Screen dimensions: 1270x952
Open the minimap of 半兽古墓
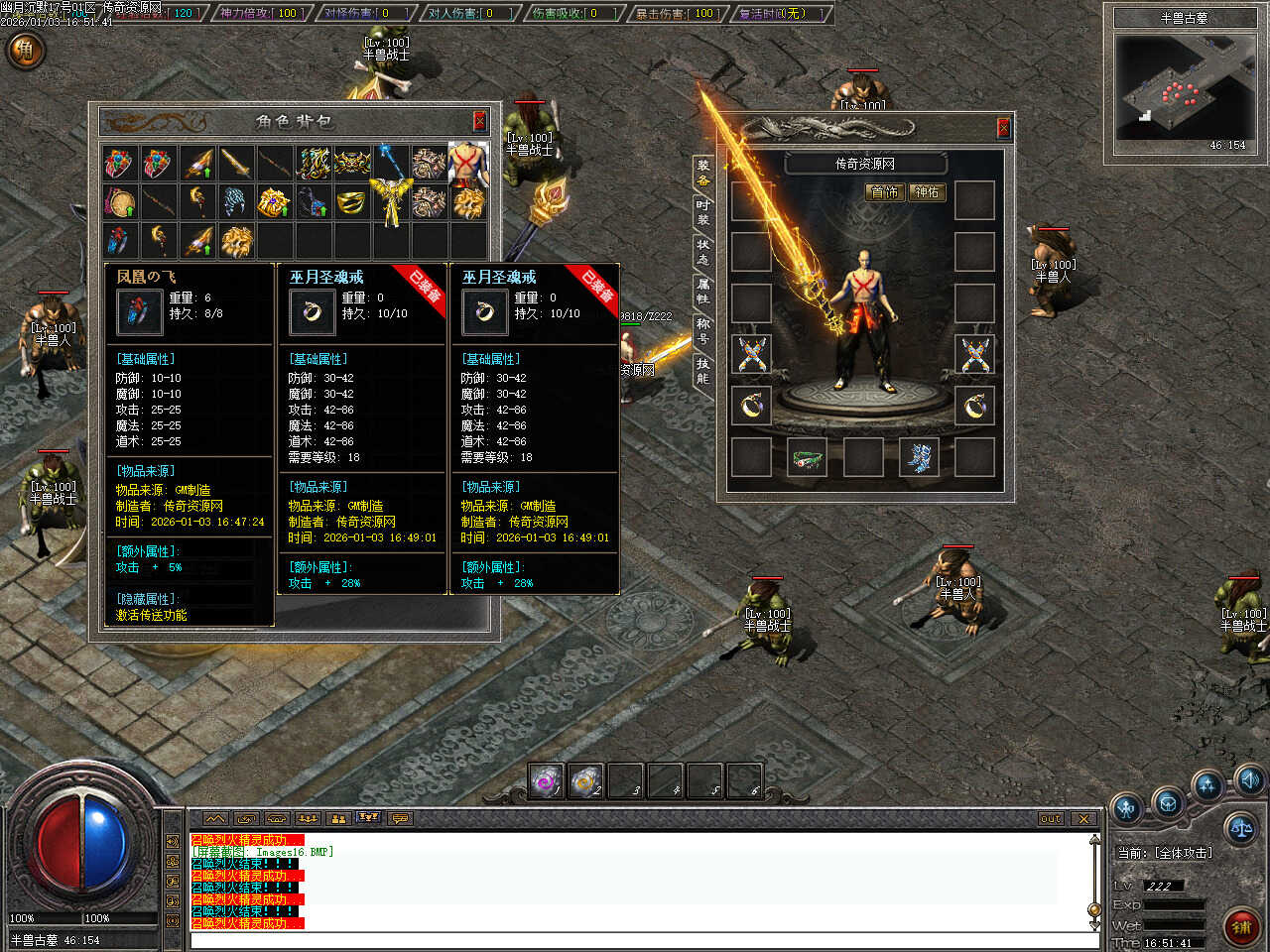pos(1185,87)
